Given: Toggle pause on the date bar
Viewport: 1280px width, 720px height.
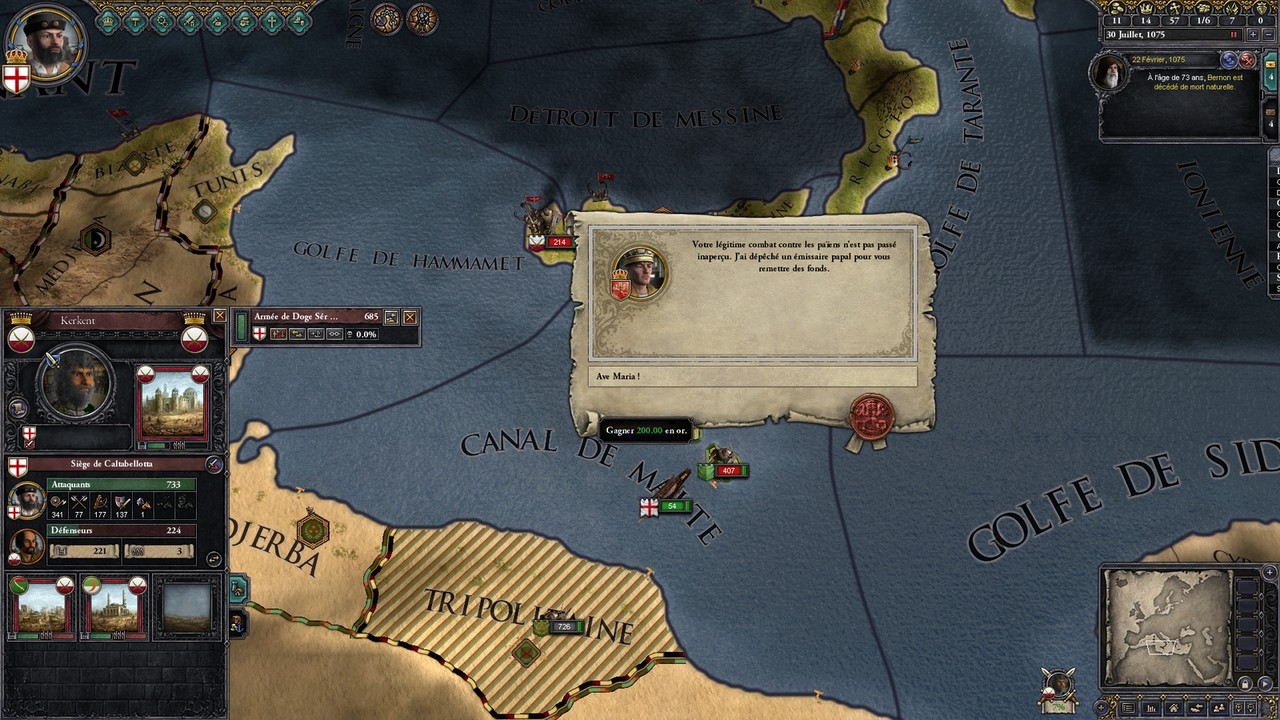Looking at the screenshot, I should click(1234, 34).
